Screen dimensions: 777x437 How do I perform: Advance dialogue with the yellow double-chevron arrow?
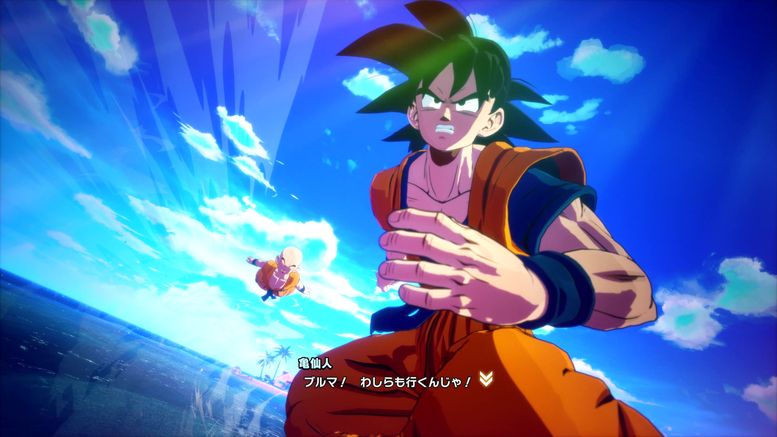[486, 378]
